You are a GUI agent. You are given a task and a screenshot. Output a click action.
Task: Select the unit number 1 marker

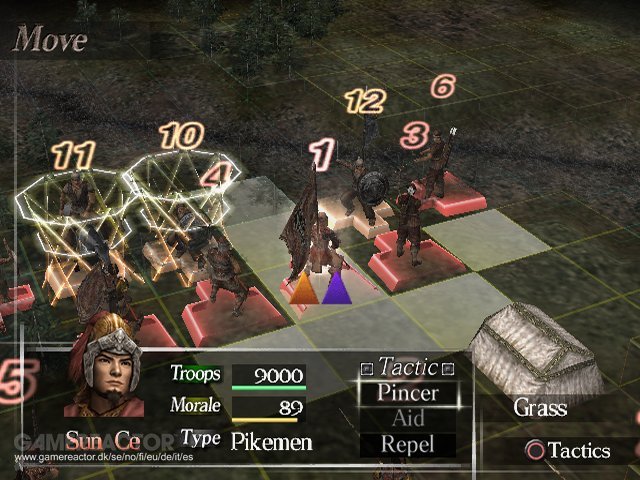321,153
